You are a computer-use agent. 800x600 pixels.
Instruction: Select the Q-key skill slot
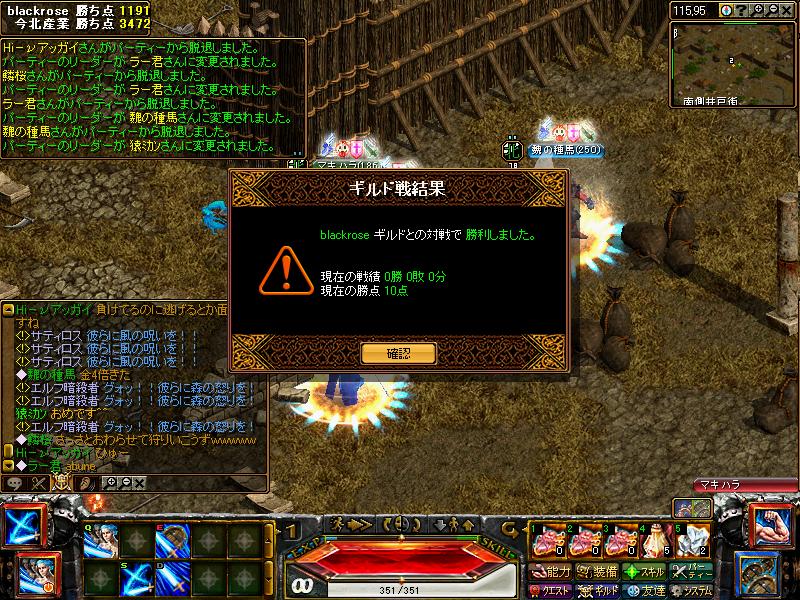102,540
